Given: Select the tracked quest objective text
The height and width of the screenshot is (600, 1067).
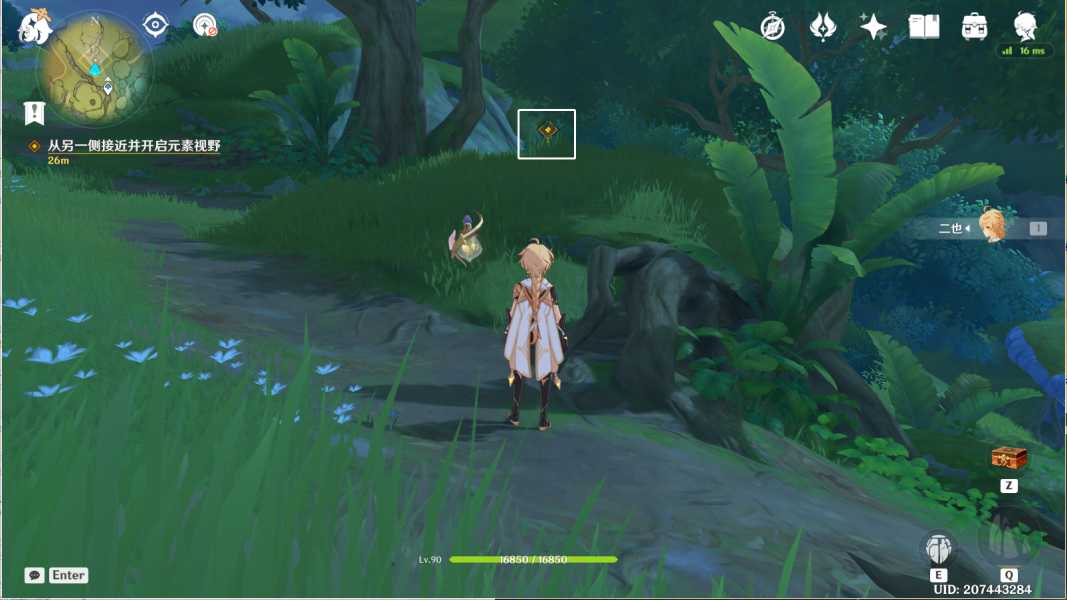Looking at the screenshot, I should tap(133, 146).
